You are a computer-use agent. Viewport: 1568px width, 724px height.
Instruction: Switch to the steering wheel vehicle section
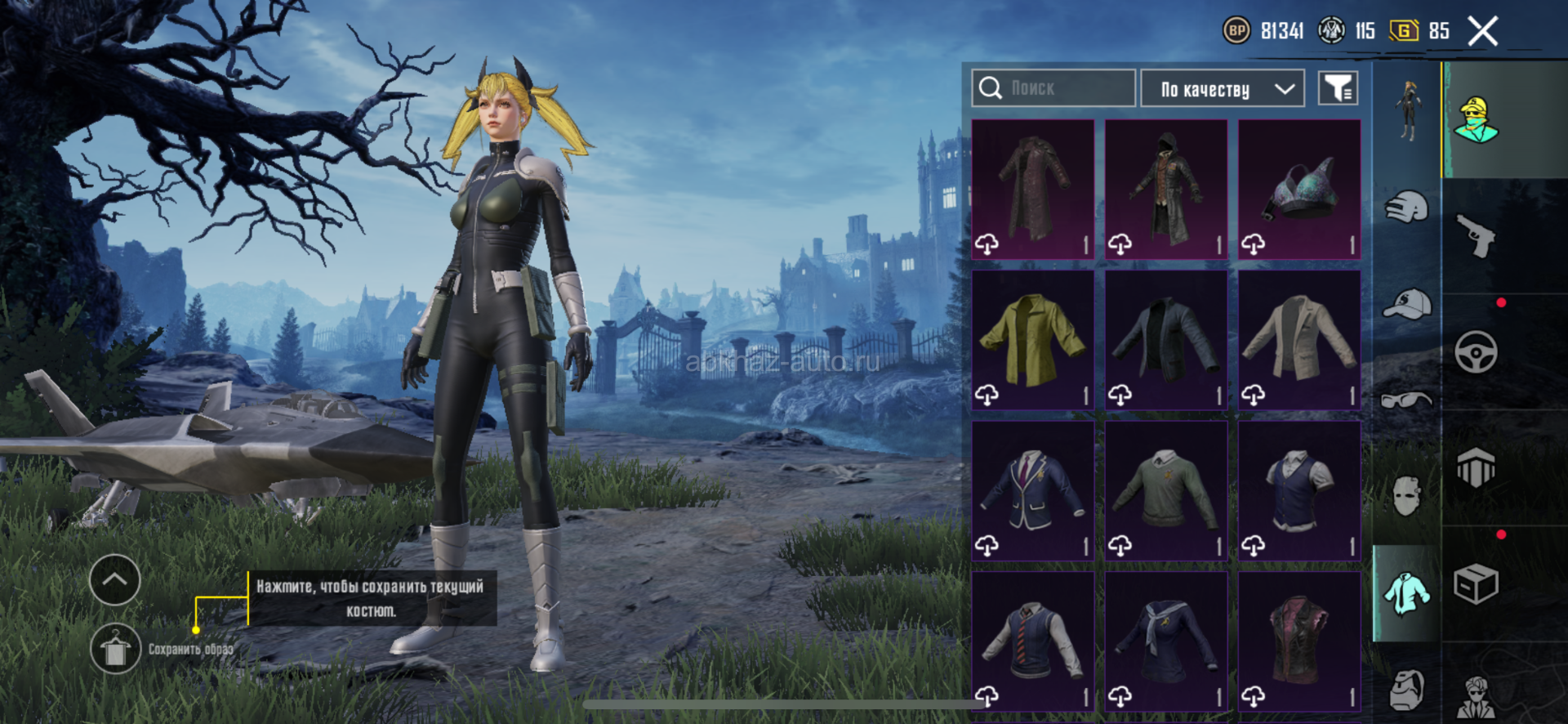(x=1477, y=352)
